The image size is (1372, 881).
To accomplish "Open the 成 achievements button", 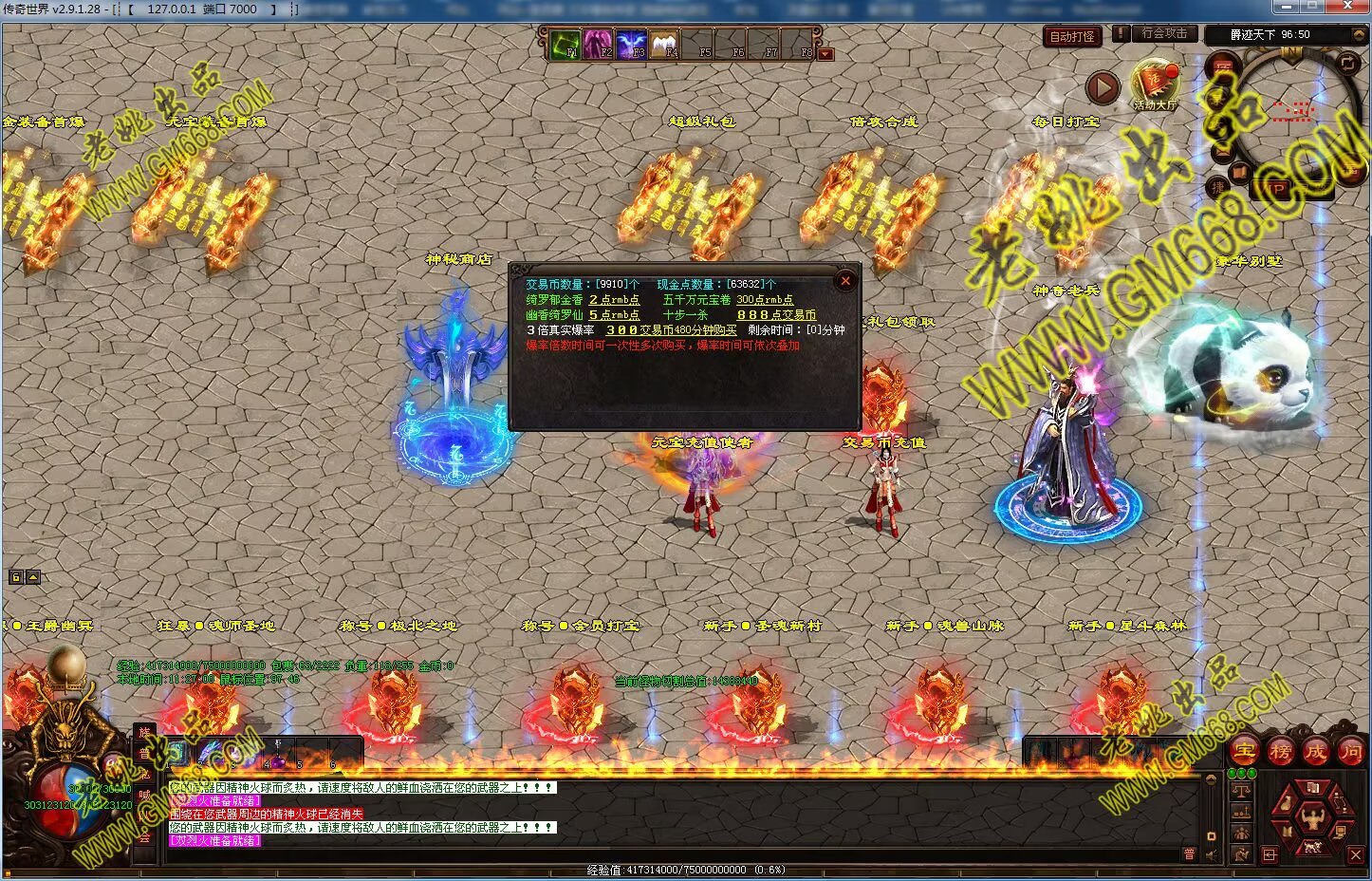I will click(x=1315, y=751).
